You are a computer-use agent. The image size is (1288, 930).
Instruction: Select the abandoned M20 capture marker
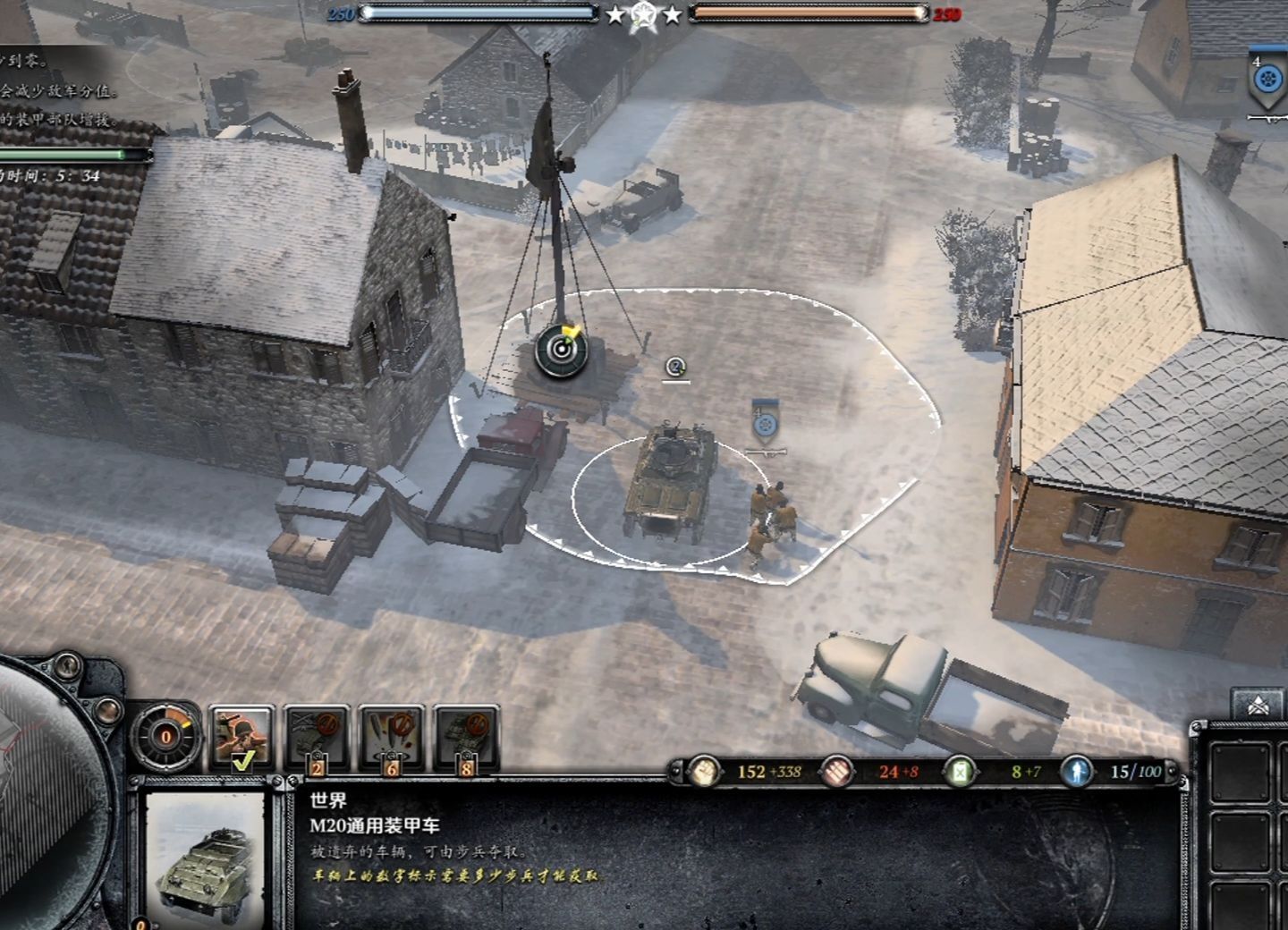675,367
